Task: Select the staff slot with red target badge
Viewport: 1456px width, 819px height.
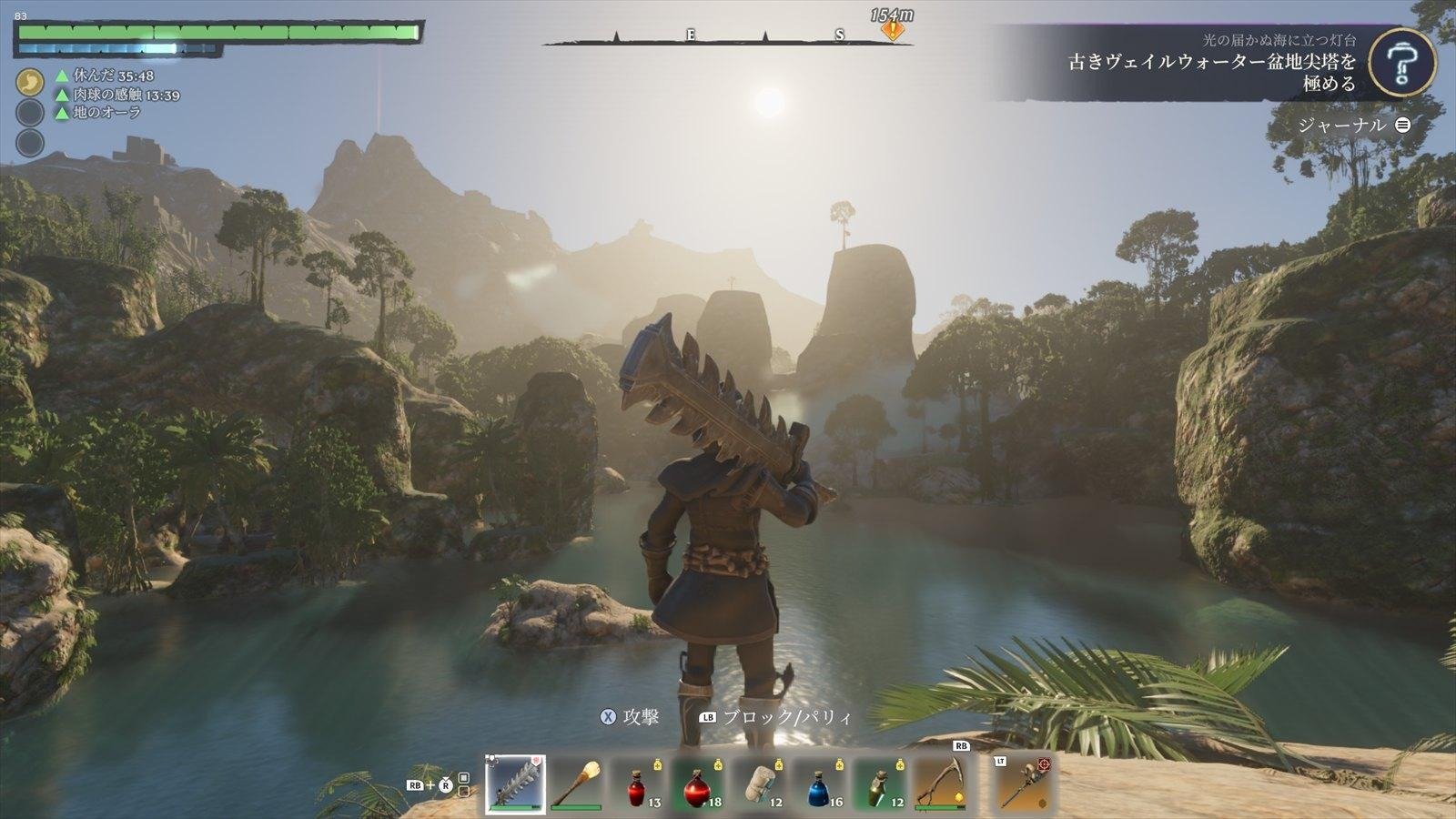Action: coord(1023,783)
